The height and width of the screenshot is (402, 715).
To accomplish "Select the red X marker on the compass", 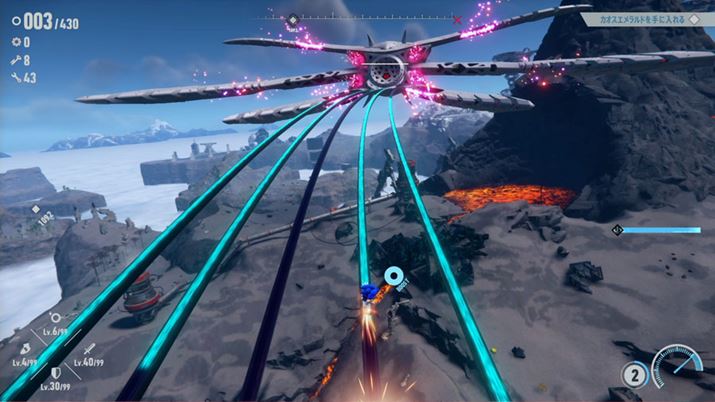I will [x=458, y=19].
